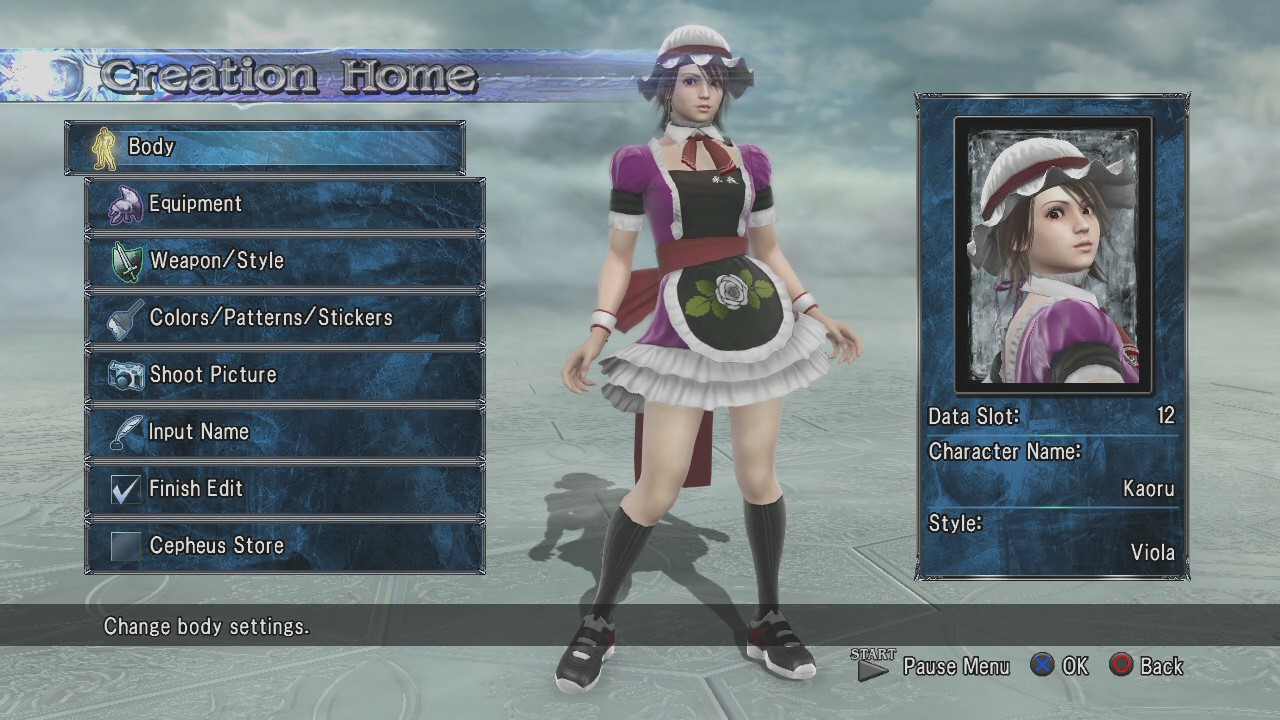This screenshot has height=720, width=1280.
Task: Open Colors/Patterns/Stickers menu
Action: 285,318
